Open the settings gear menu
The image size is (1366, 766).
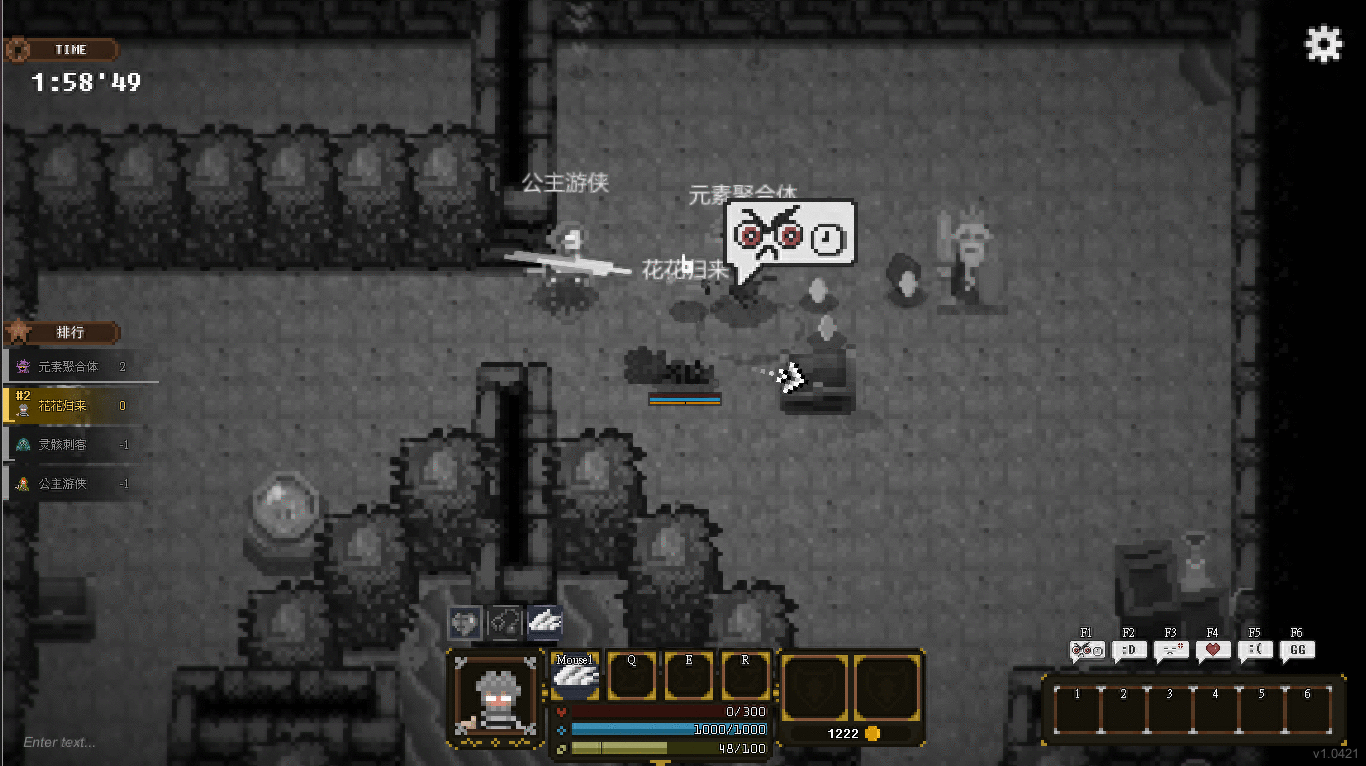[1324, 45]
